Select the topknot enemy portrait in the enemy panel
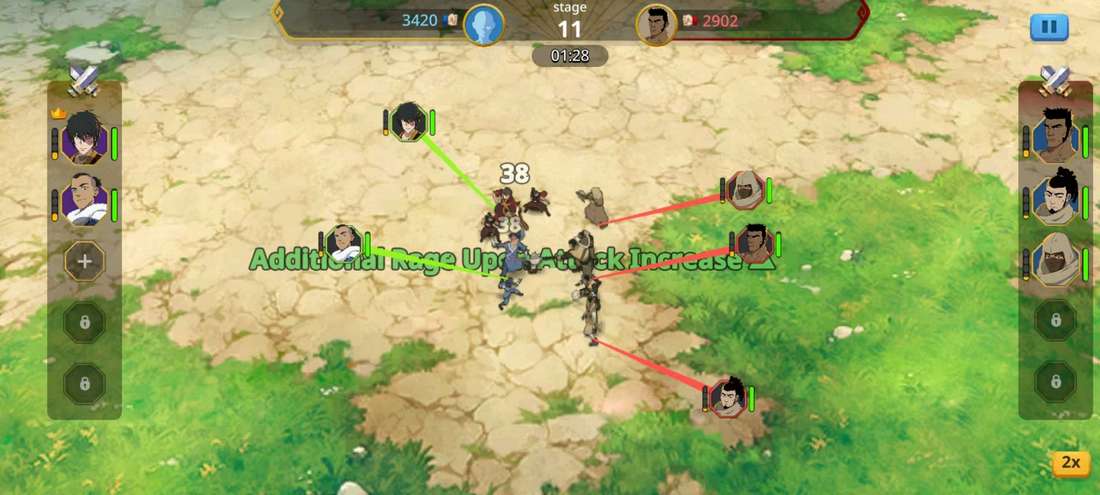This screenshot has height=495, width=1100. coord(1055,201)
